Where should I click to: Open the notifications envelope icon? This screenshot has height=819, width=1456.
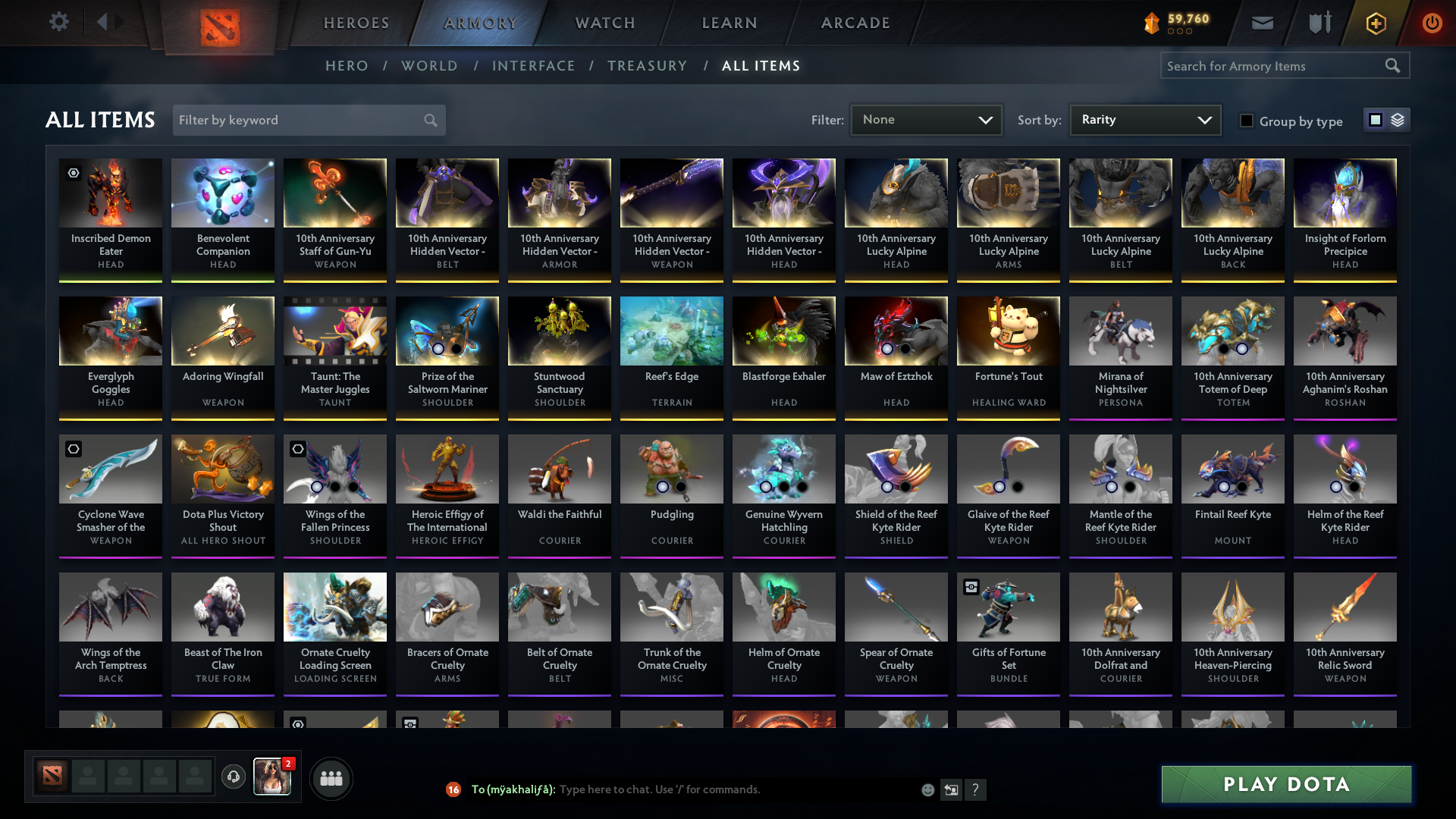click(1262, 23)
